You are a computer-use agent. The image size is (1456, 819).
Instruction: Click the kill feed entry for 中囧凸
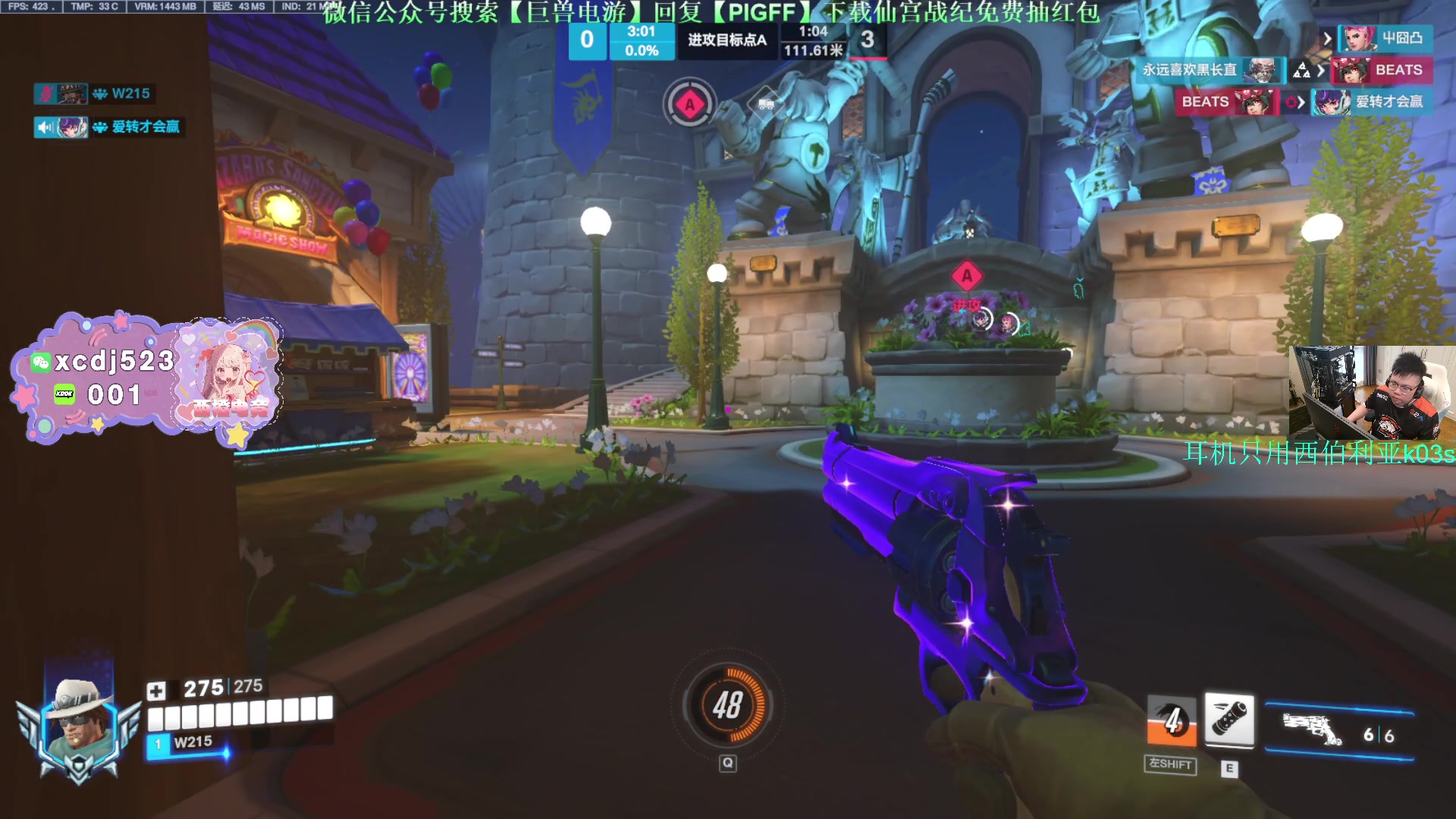click(x=1385, y=38)
